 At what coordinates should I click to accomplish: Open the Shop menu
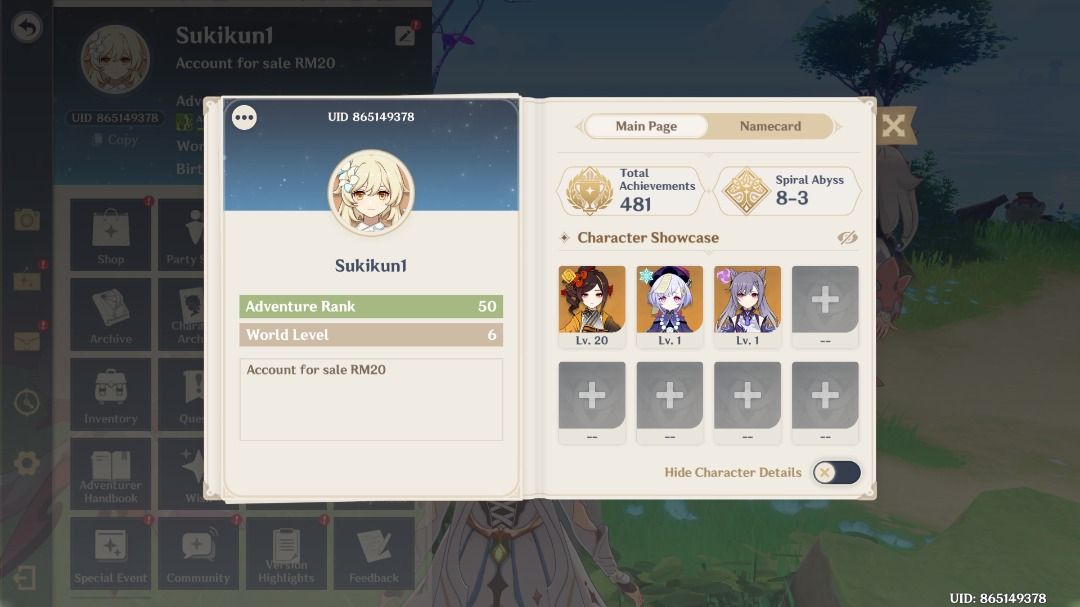tap(110, 235)
